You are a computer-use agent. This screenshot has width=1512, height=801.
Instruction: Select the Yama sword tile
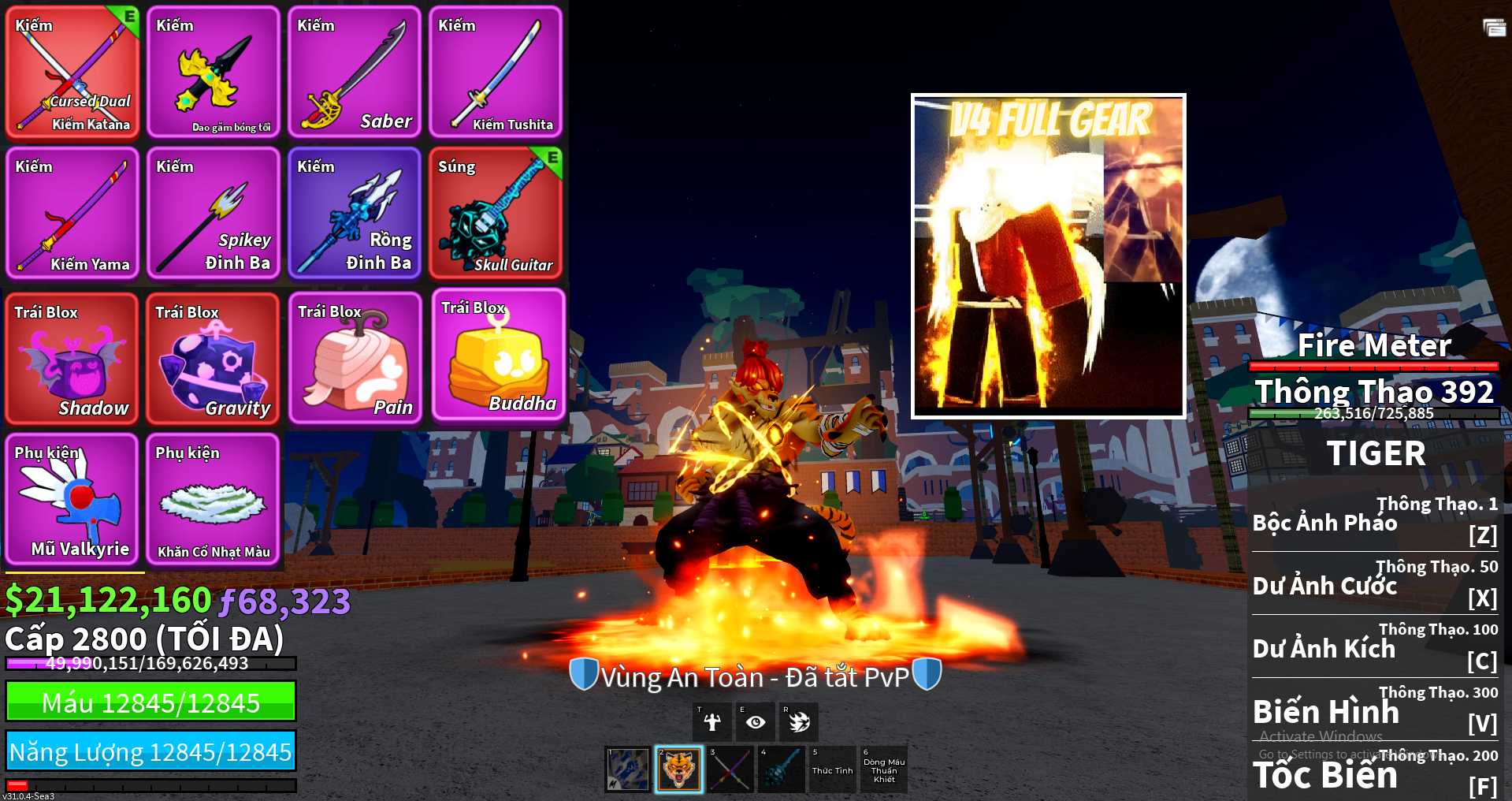tap(72, 213)
